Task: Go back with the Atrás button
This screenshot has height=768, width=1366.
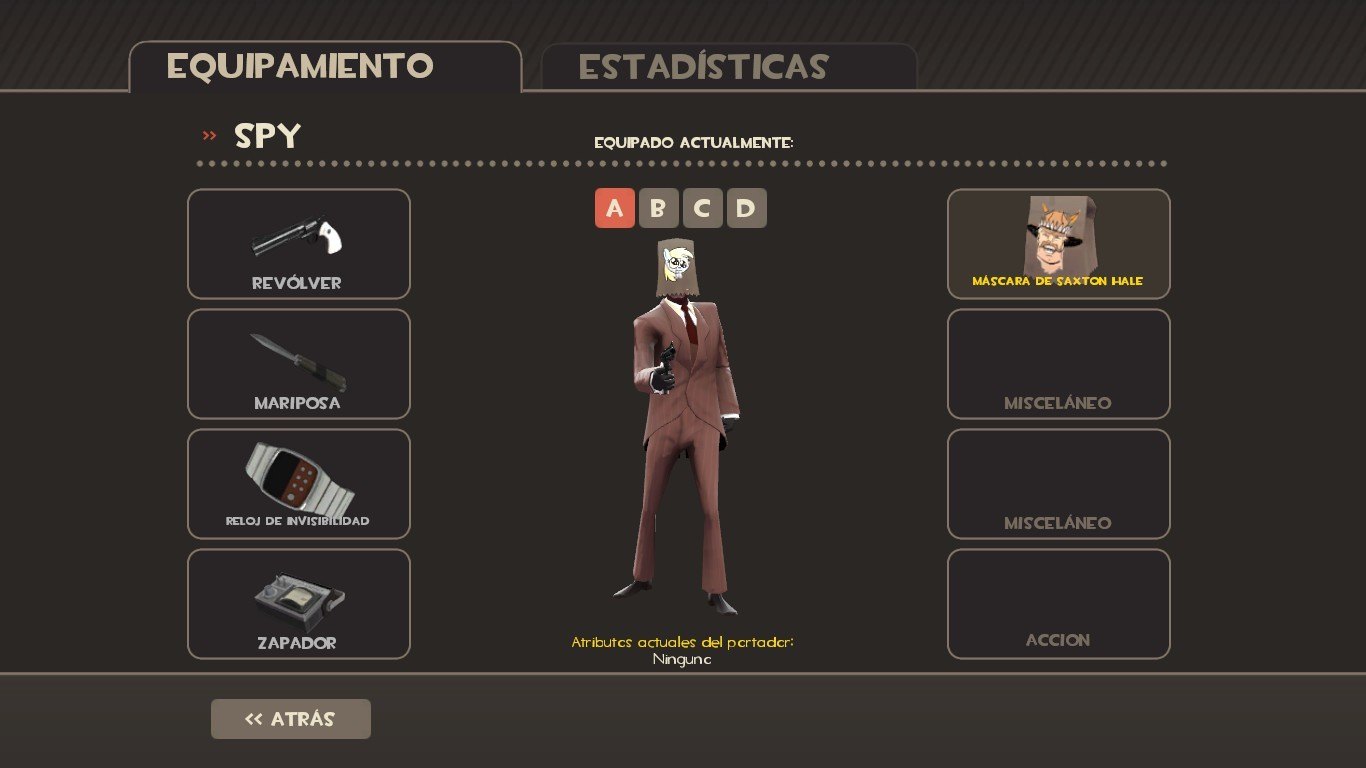Action: tap(291, 719)
